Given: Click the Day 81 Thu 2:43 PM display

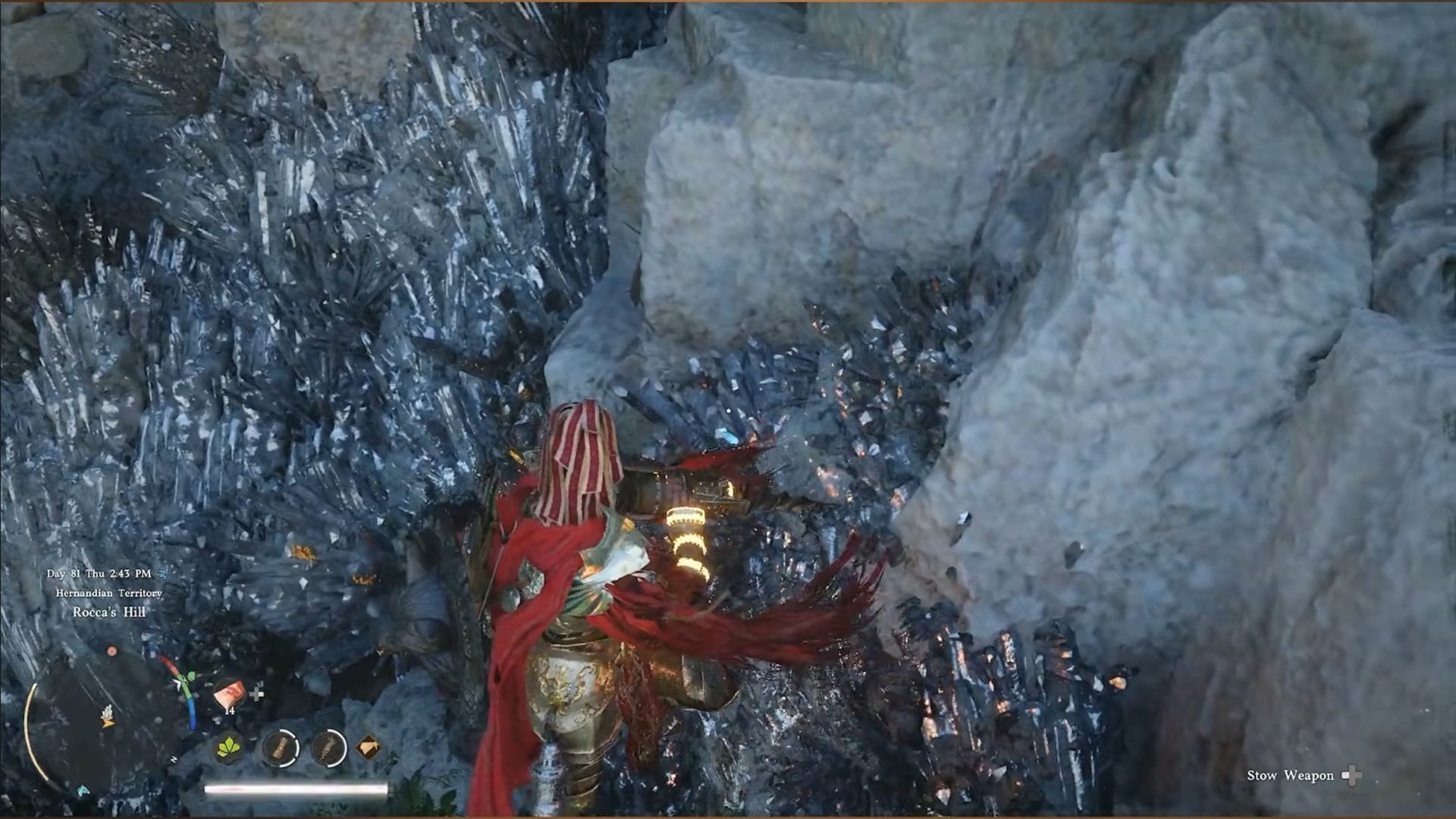Looking at the screenshot, I should tap(99, 573).
